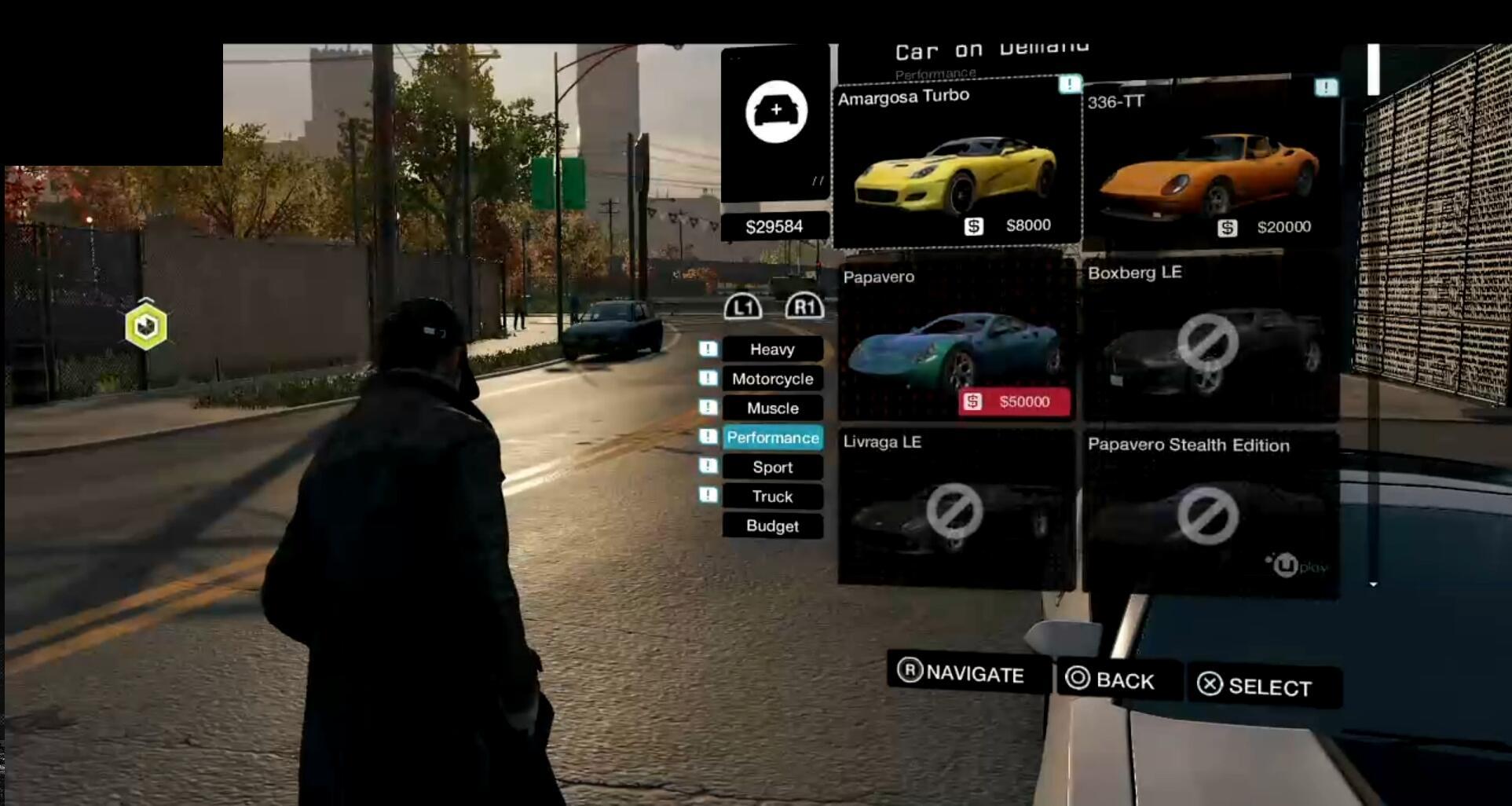This screenshot has height=806, width=1512.
Task: Select the locked Boxberg LE tile
Action: coord(1210,342)
